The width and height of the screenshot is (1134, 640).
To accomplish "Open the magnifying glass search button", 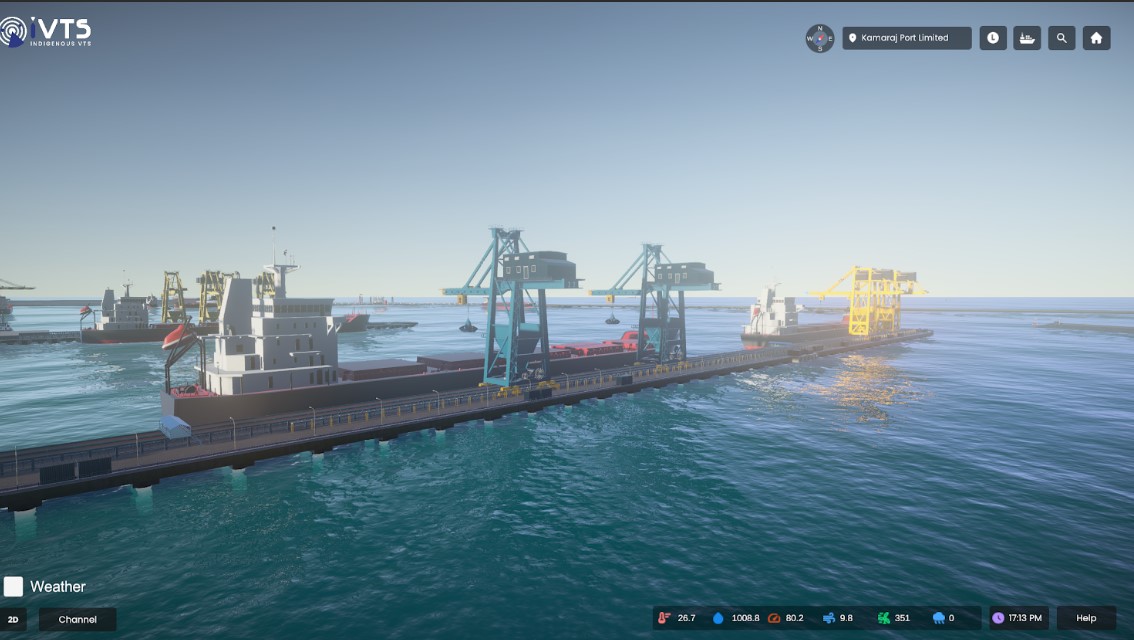I will pyautogui.click(x=1062, y=38).
